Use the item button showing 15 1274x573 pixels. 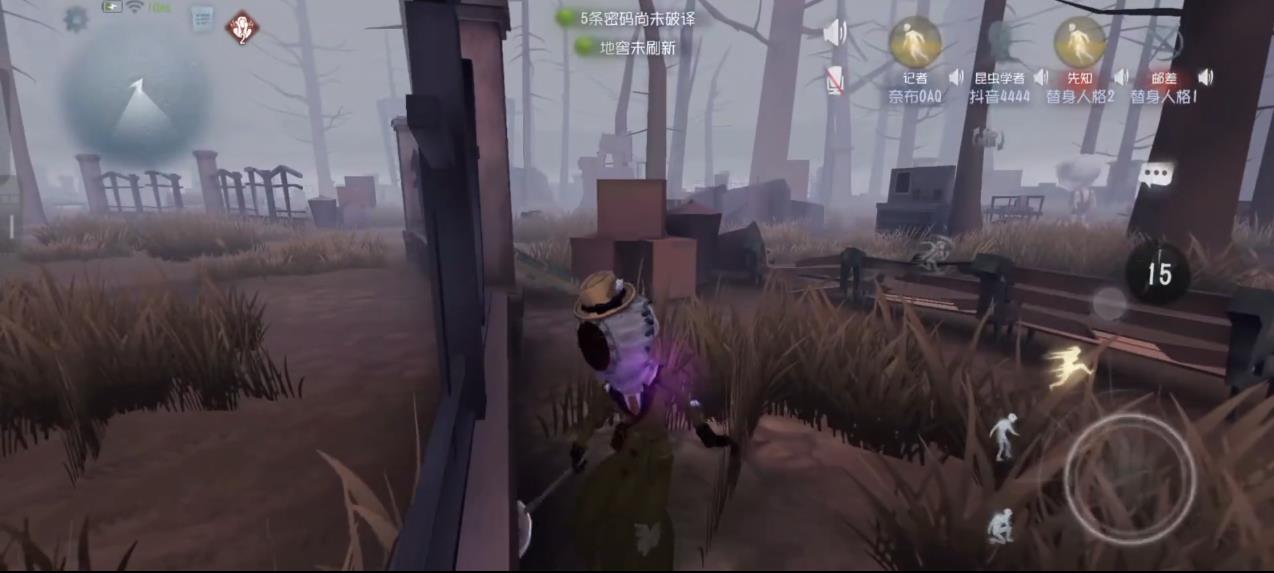pyautogui.click(x=1158, y=272)
